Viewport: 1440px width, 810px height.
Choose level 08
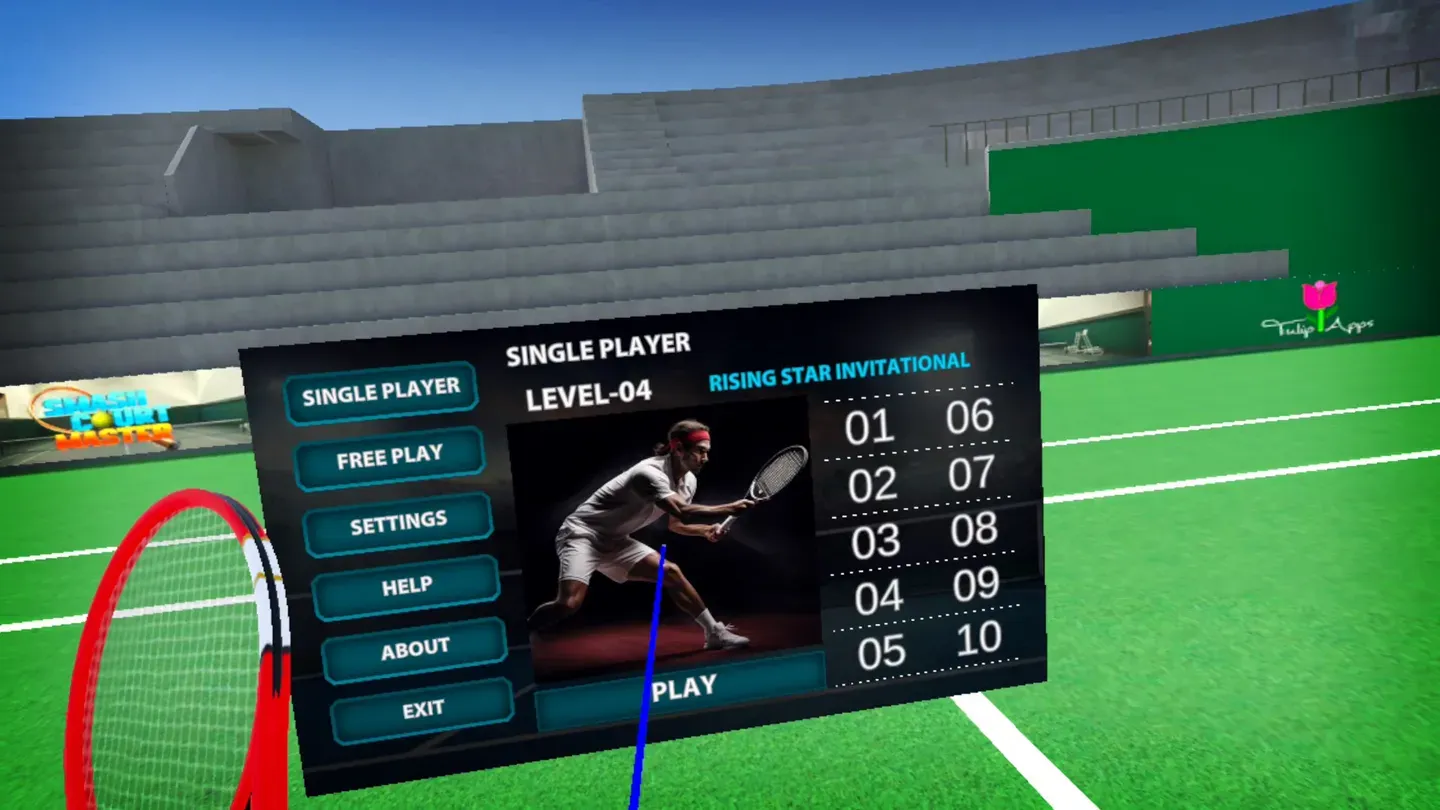975,530
